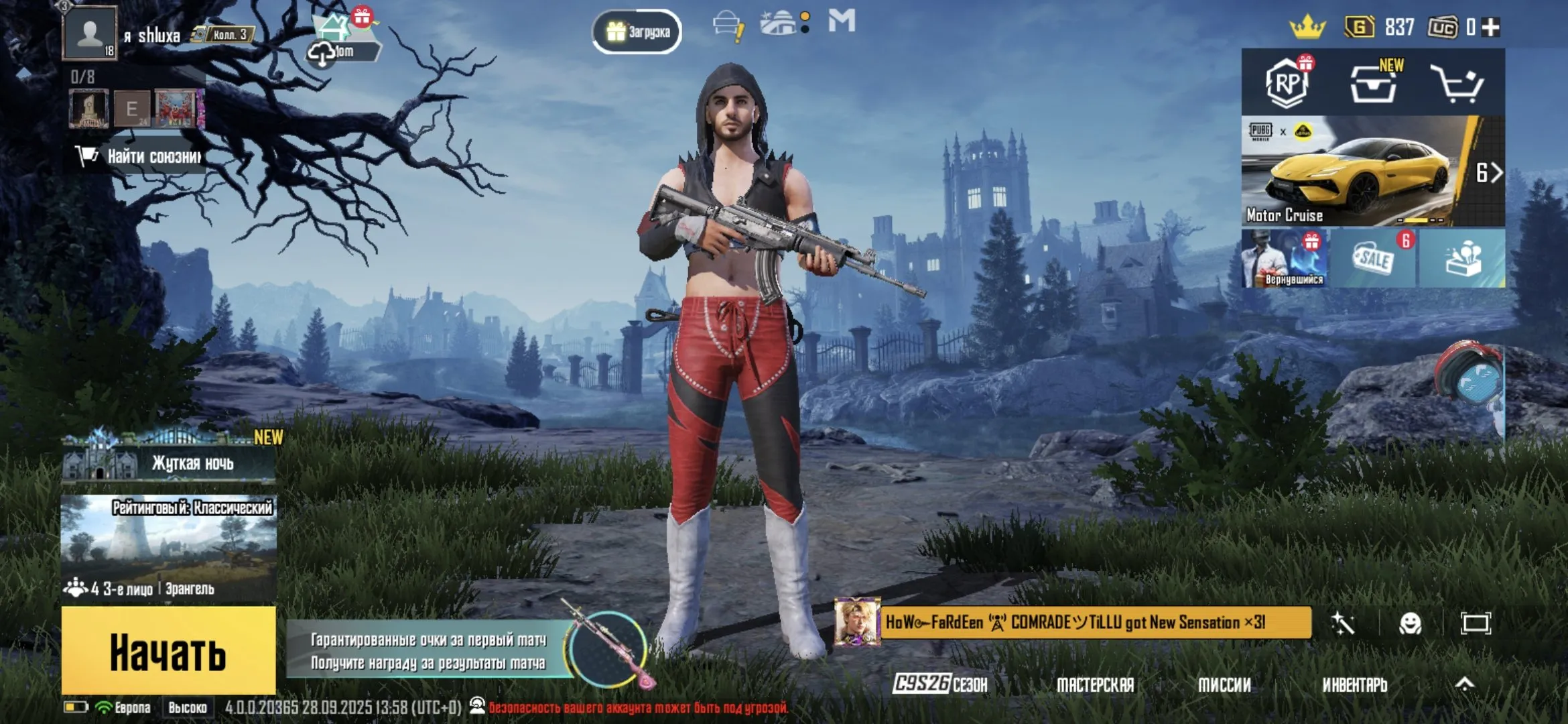View the Motor Cruise car banner
Viewport: 1568px width, 724px height.
[1360, 172]
